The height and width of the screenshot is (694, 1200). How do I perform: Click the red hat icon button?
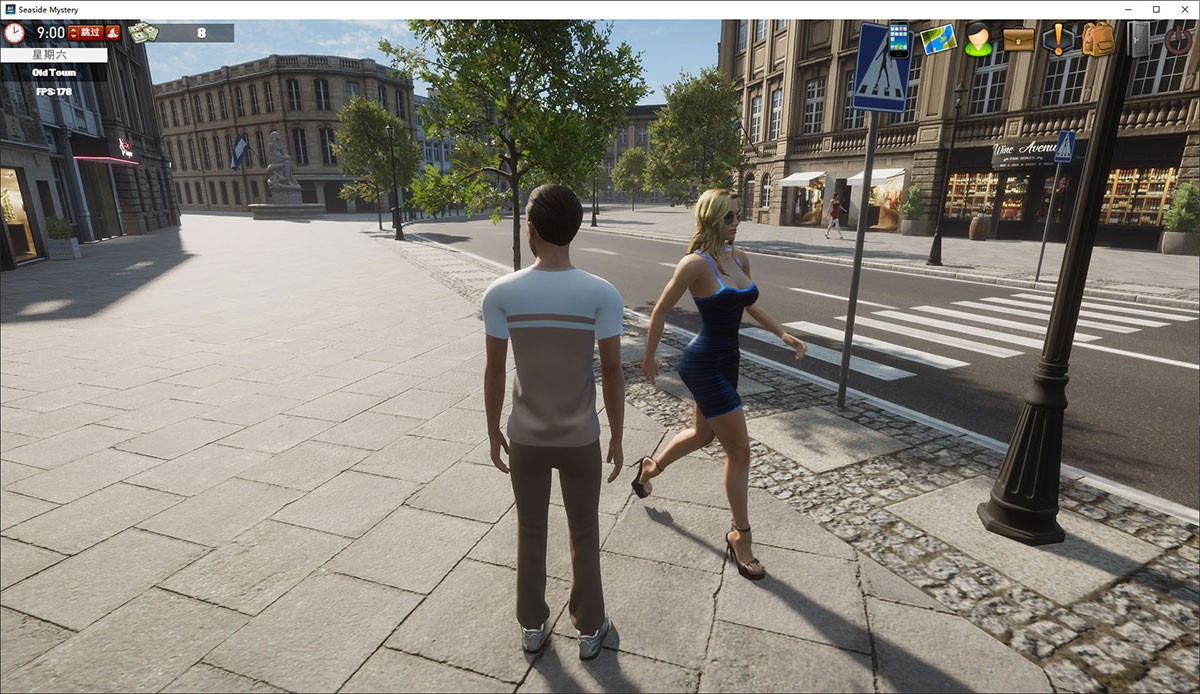point(113,33)
